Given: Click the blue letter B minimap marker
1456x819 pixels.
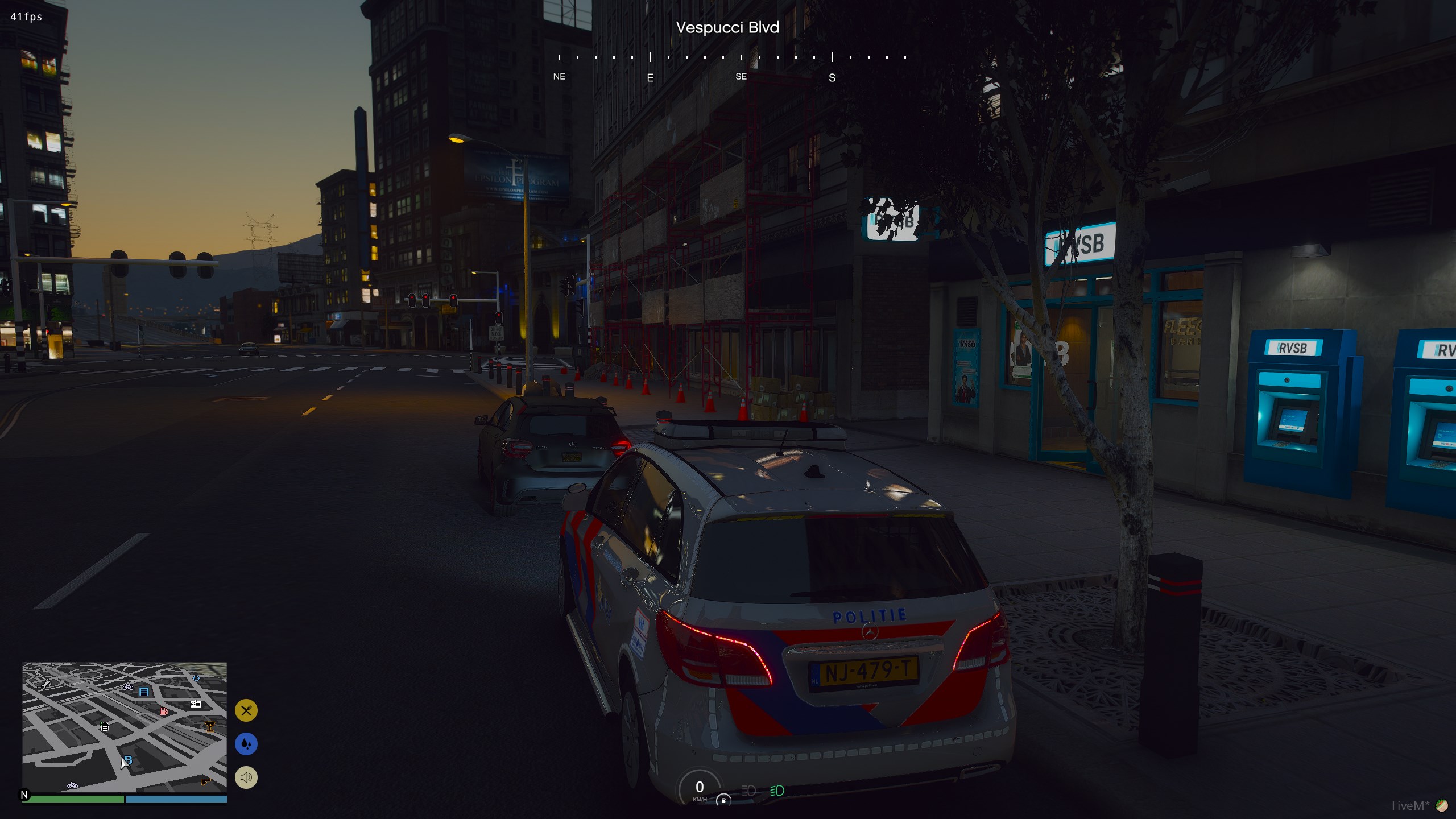Looking at the screenshot, I should click(129, 760).
